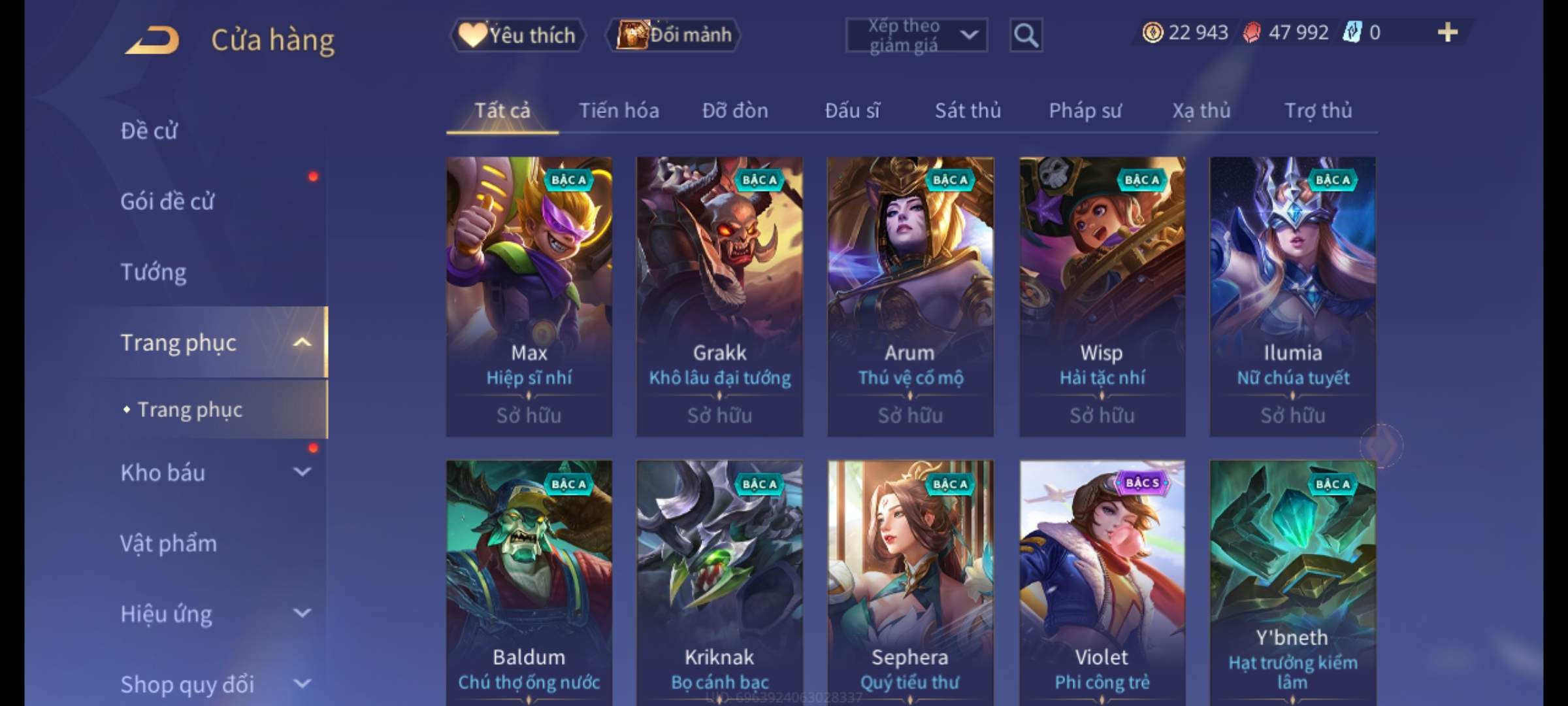Open the Đề cử menu entry
The image size is (1568, 706).
pyautogui.click(x=149, y=131)
